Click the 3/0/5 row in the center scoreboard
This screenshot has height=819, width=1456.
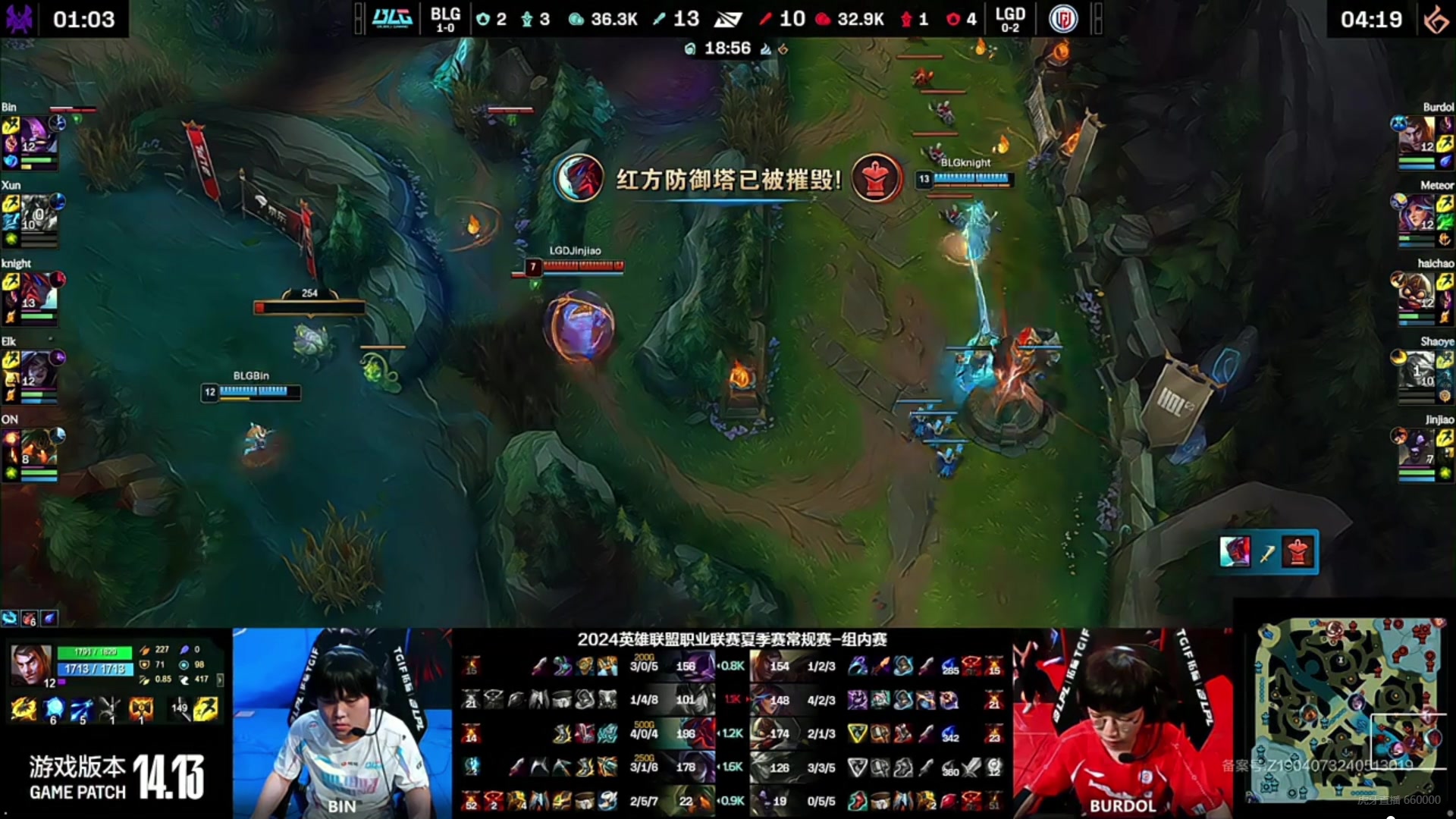(644, 667)
